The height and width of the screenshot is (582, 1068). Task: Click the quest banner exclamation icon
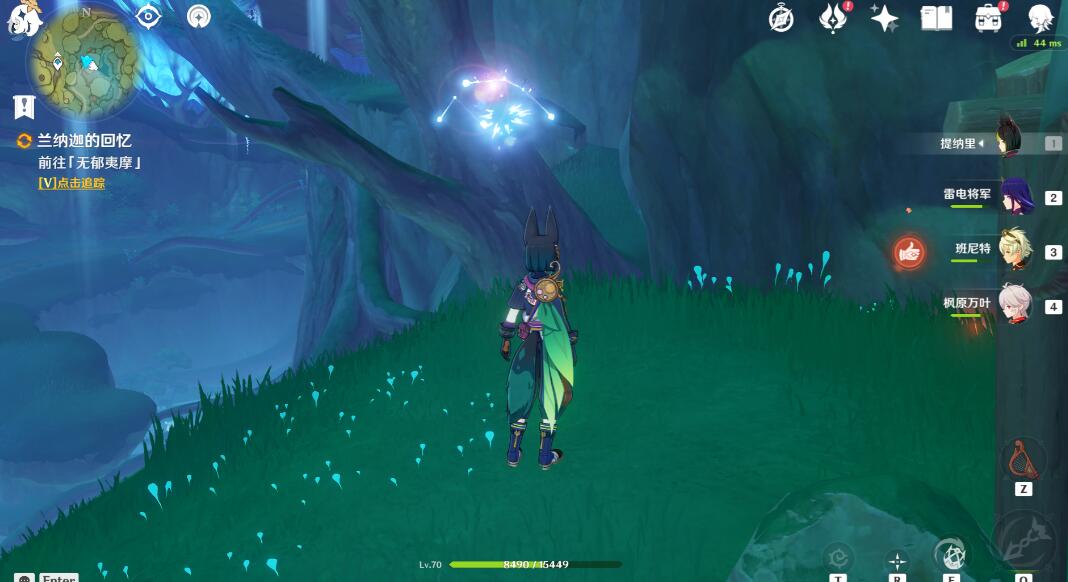[x=25, y=107]
